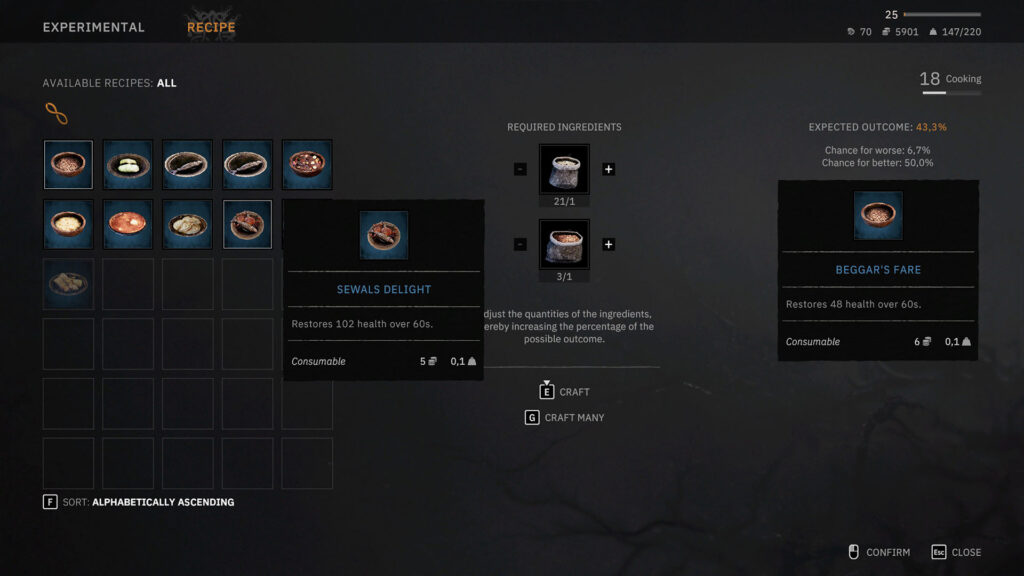Pick the yellow porridge bowl recipe
This screenshot has width=1024, height=576.
point(68,224)
